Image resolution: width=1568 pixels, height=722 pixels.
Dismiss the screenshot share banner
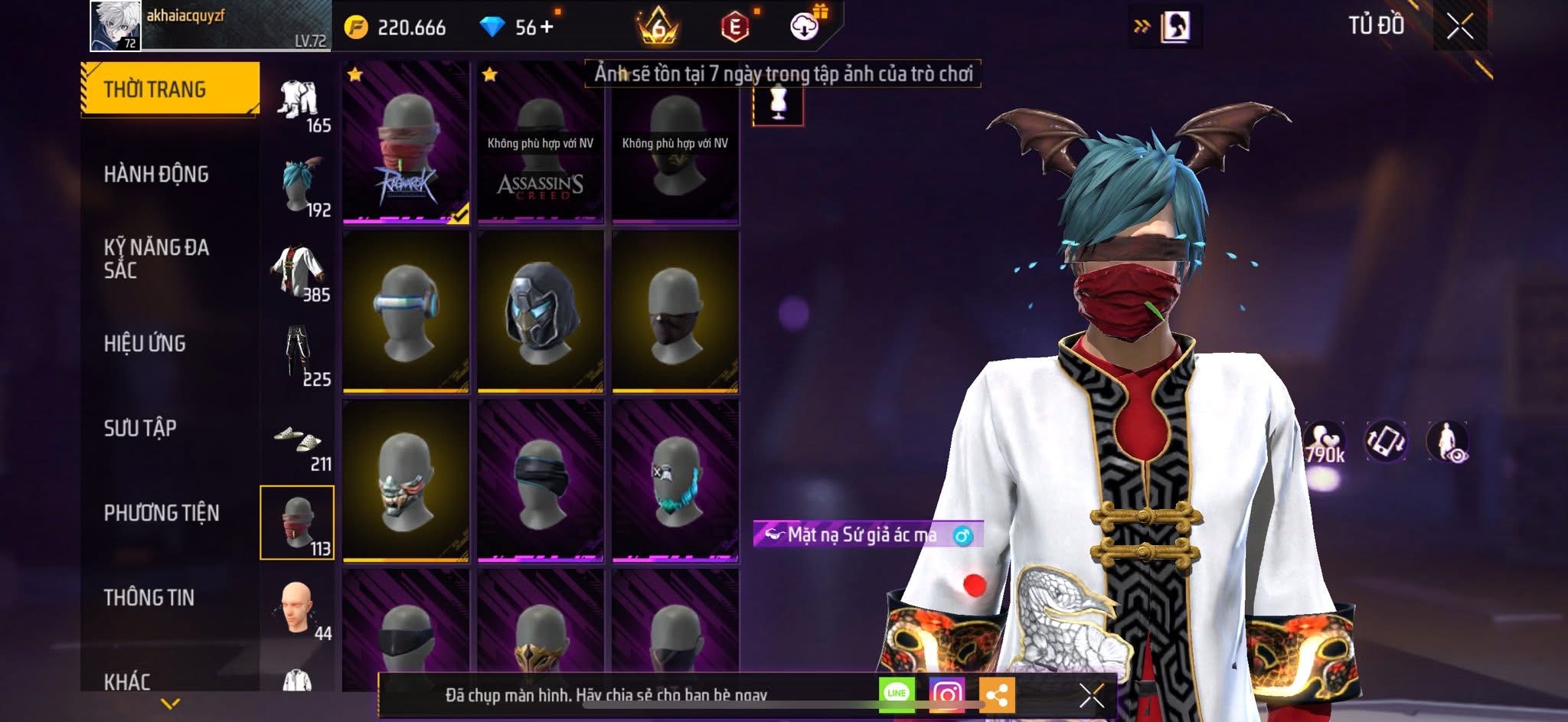tap(1091, 695)
